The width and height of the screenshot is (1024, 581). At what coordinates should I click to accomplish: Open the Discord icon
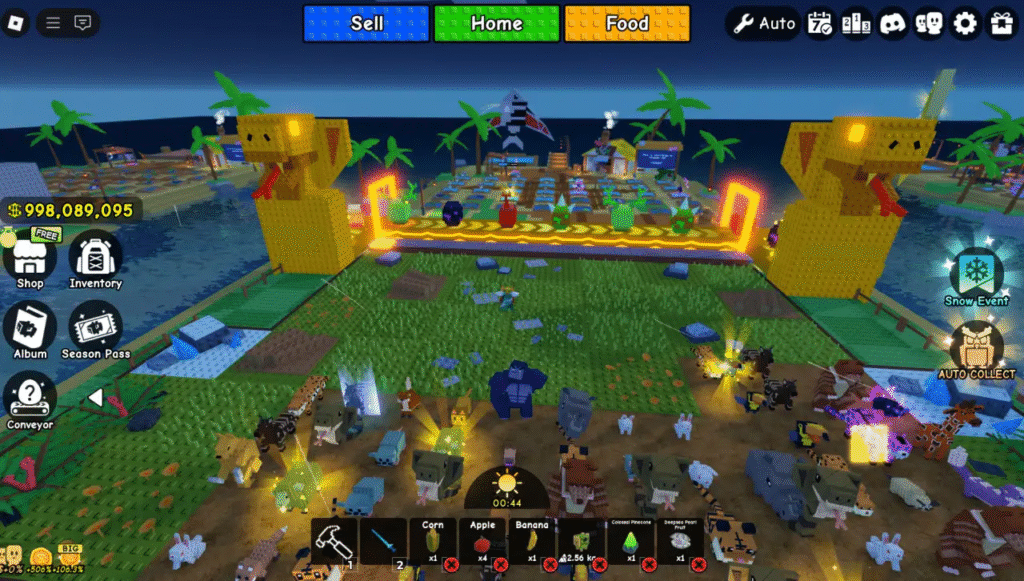[x=892, y=23]
